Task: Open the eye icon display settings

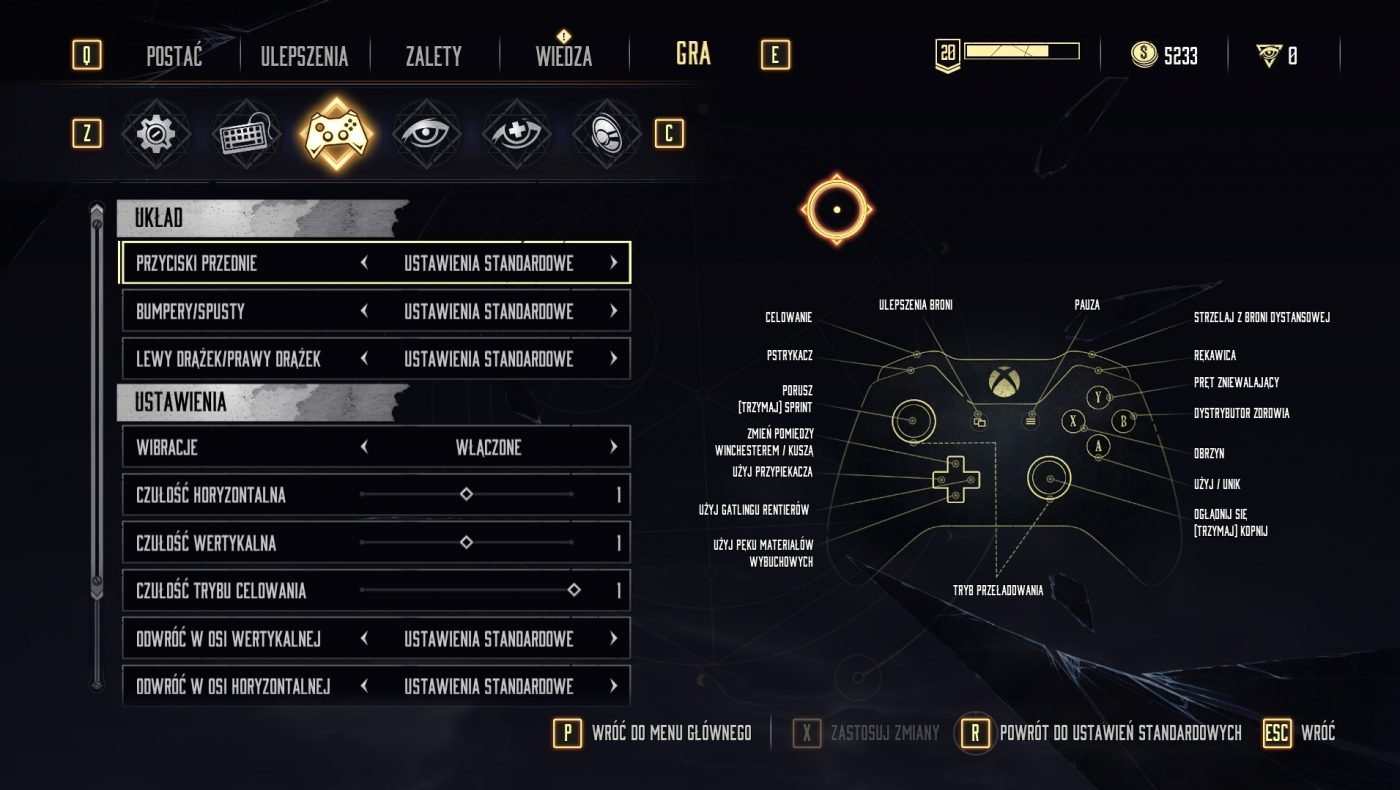Action: coord(426,134)
